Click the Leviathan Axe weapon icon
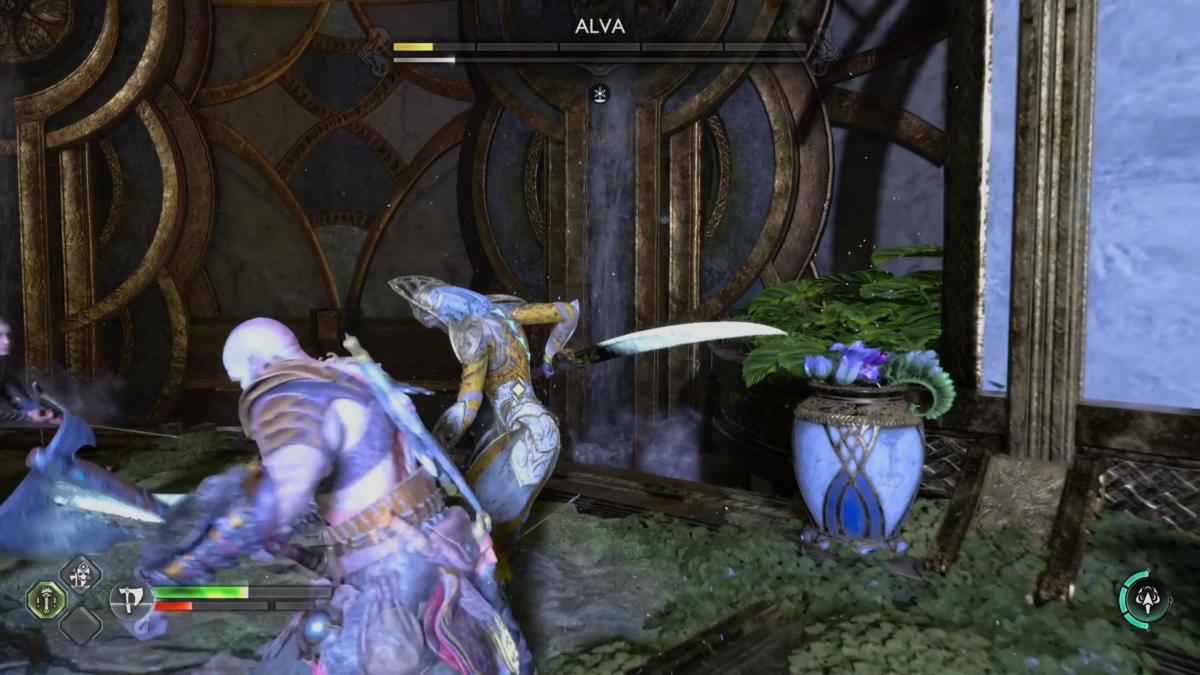The width and height of the screenshot is (1200, 675). coord(132,600)
